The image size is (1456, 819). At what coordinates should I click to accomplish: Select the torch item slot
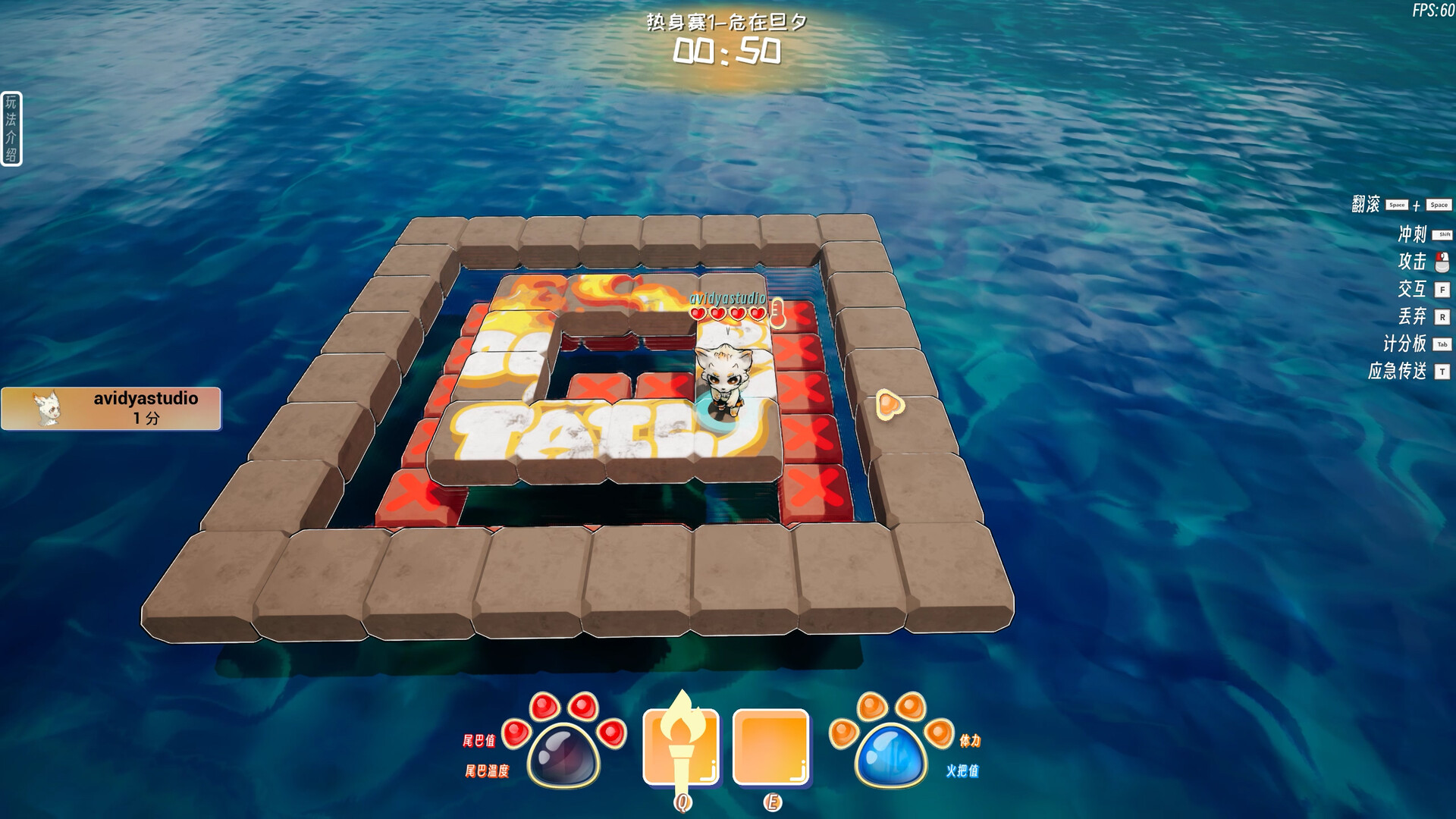[680, 746]
